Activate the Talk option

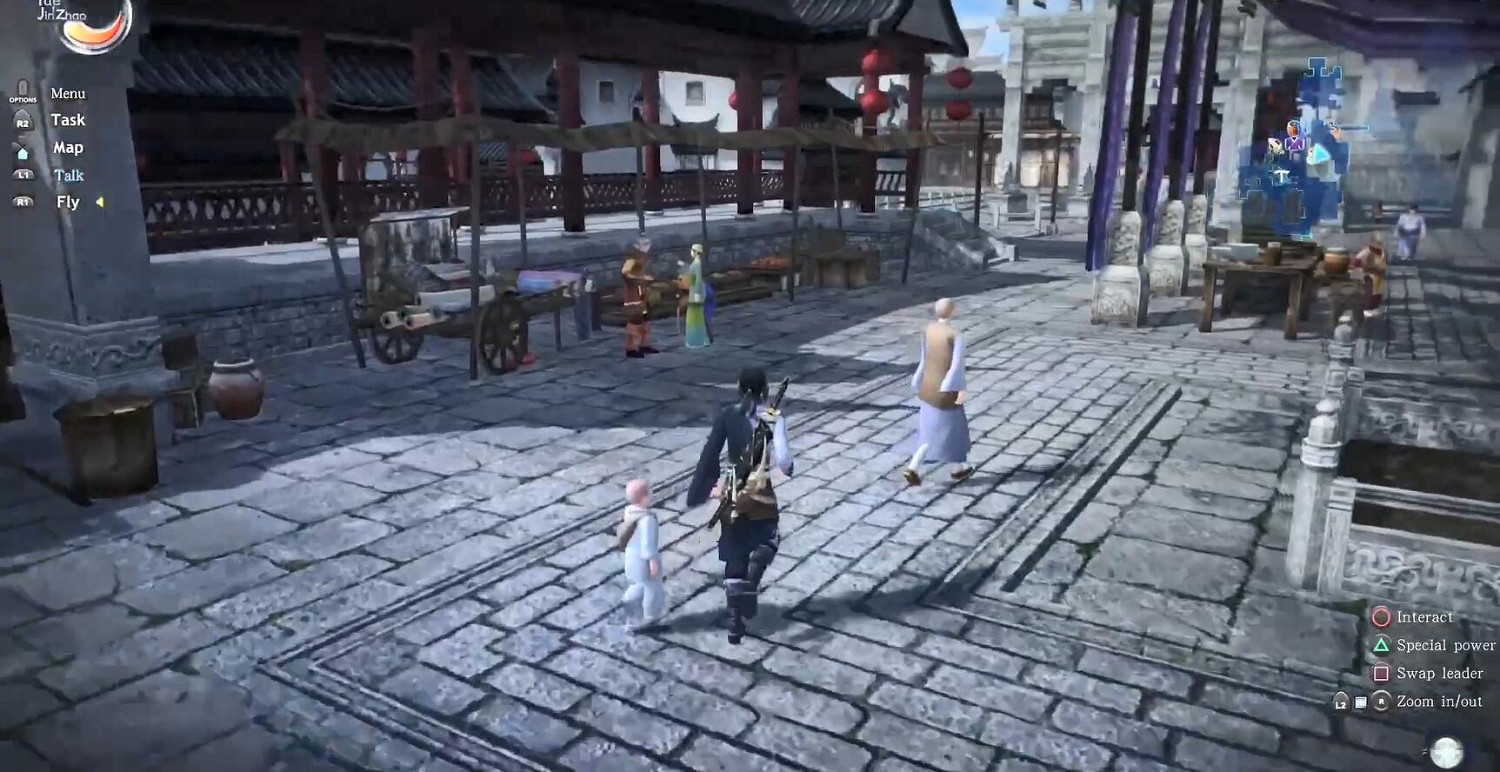68,175
